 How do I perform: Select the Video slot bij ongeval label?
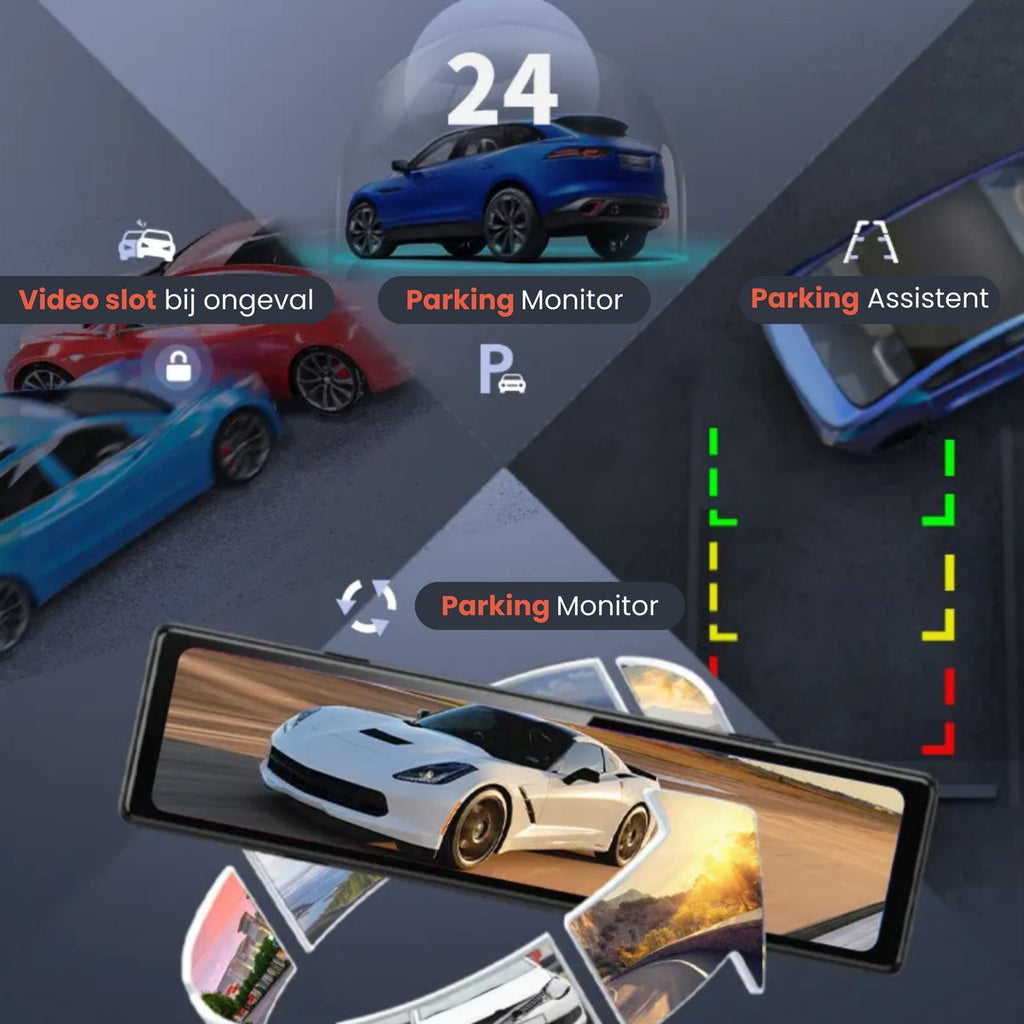pos(166,300)
